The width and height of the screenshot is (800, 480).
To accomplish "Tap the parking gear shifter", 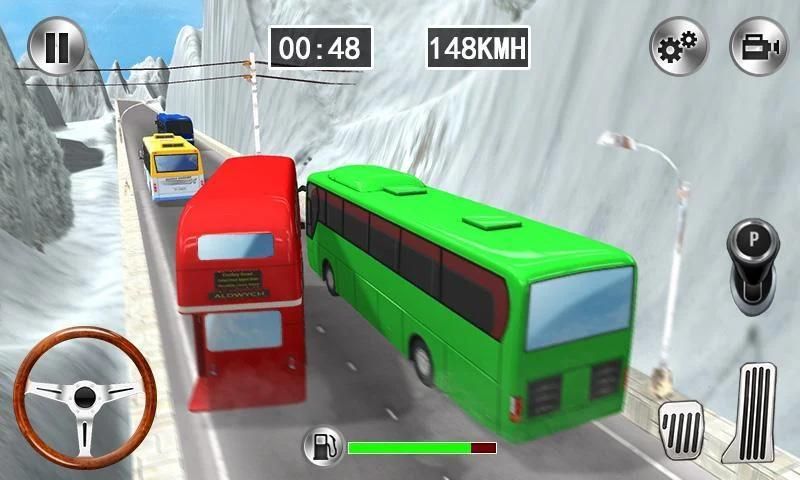I will (x=751, y=261).
